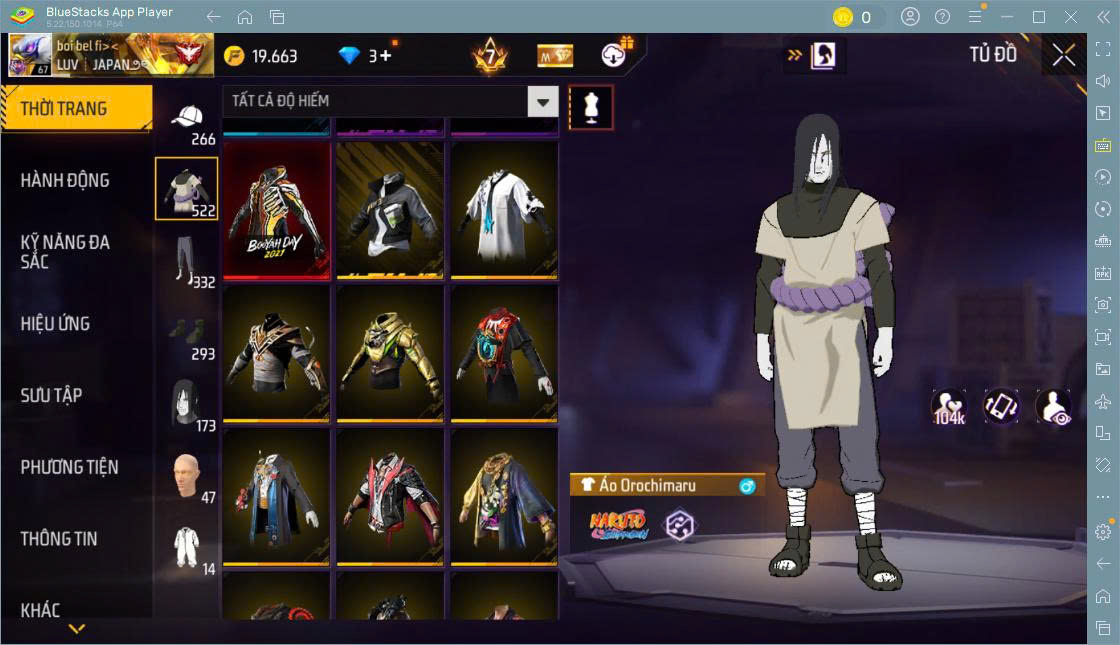Close the wardrobe with the X button
This screenshot has width=1120, height=645.
[x=1064, y=56]
